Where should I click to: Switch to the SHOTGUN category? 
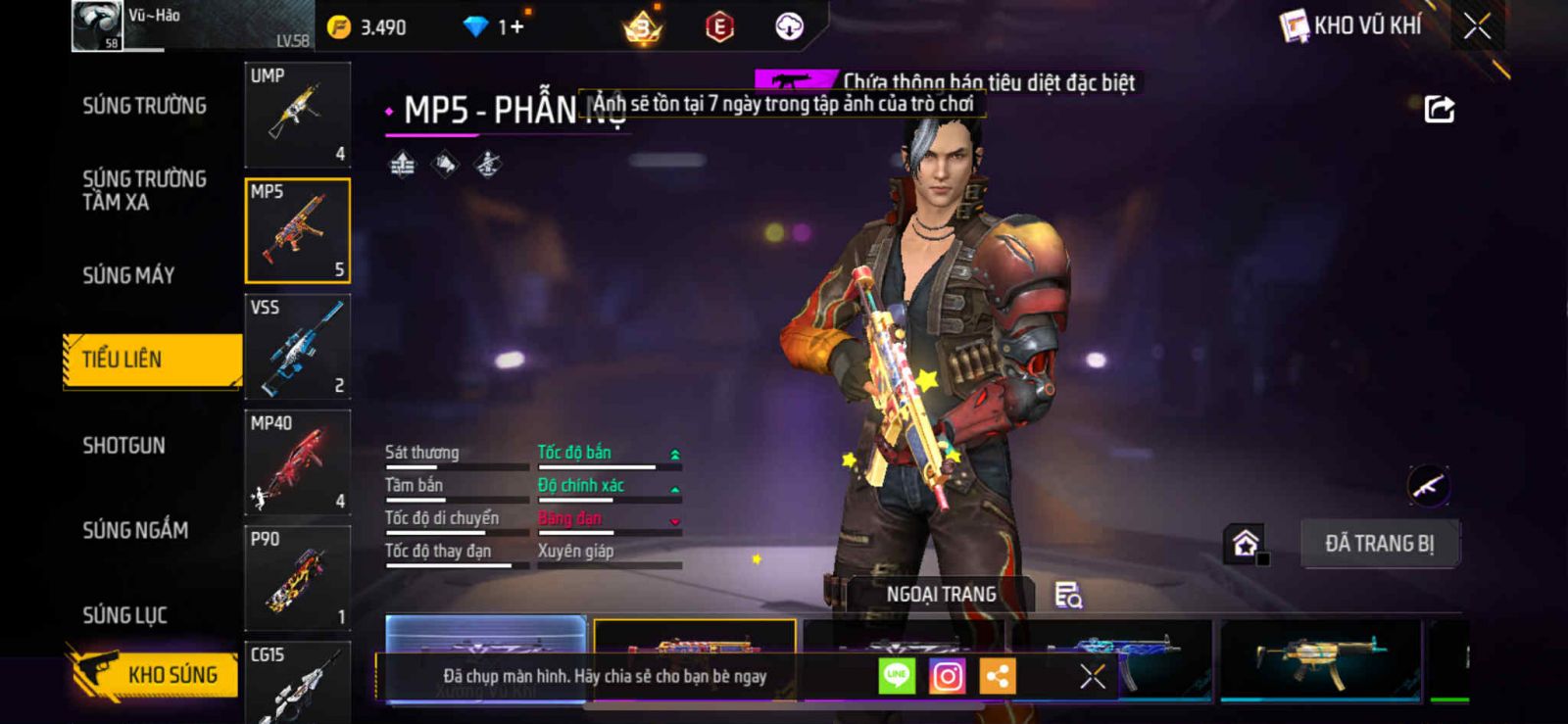pos(123,446)
